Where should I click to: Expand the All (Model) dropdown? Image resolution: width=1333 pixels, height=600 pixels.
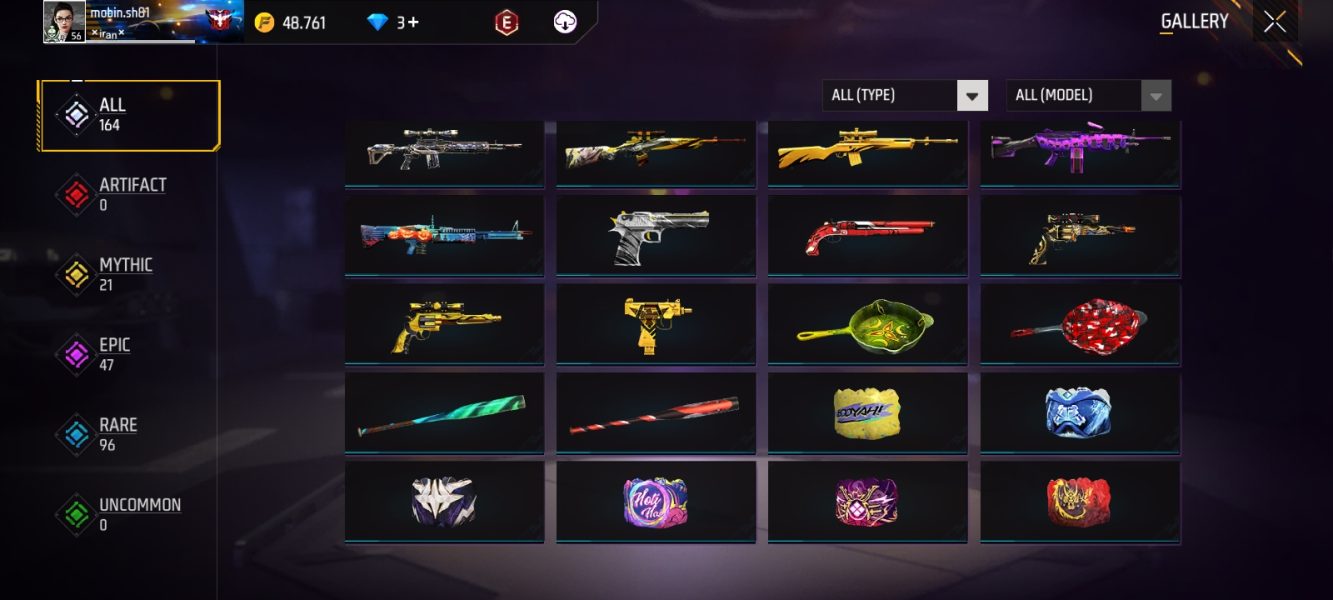tap(1088, 95)
